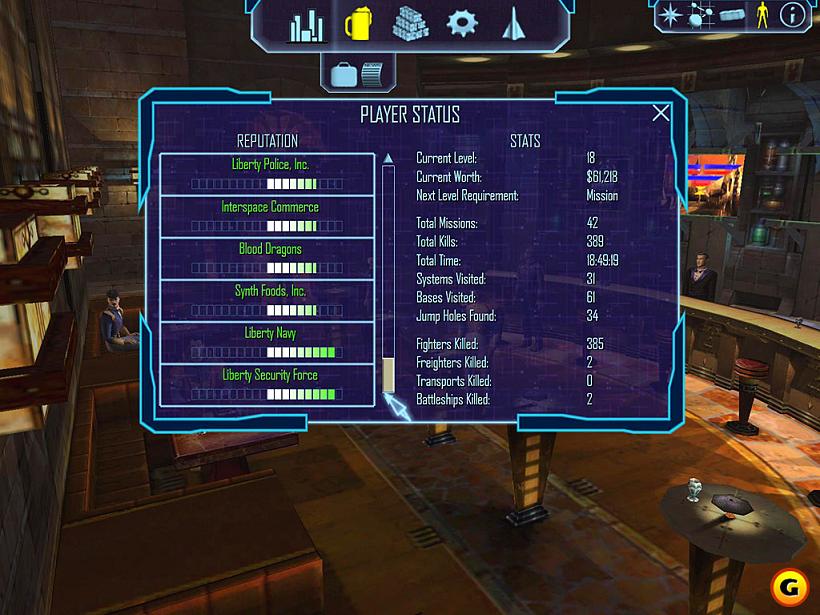820x615 pixels.
Task: Select the Interspace Commerce reputation row
Action: (266, 215)
